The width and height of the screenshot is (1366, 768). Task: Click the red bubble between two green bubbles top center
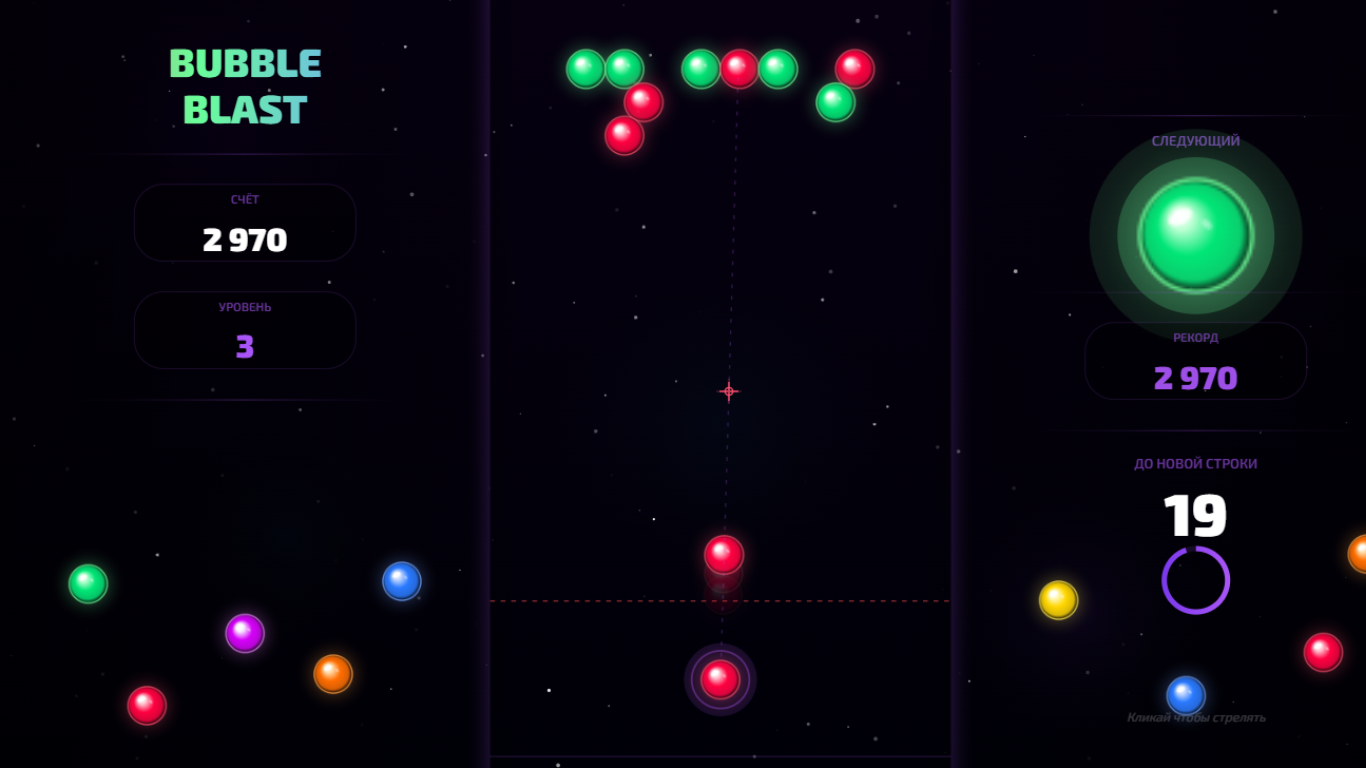(x=740, y=68)
